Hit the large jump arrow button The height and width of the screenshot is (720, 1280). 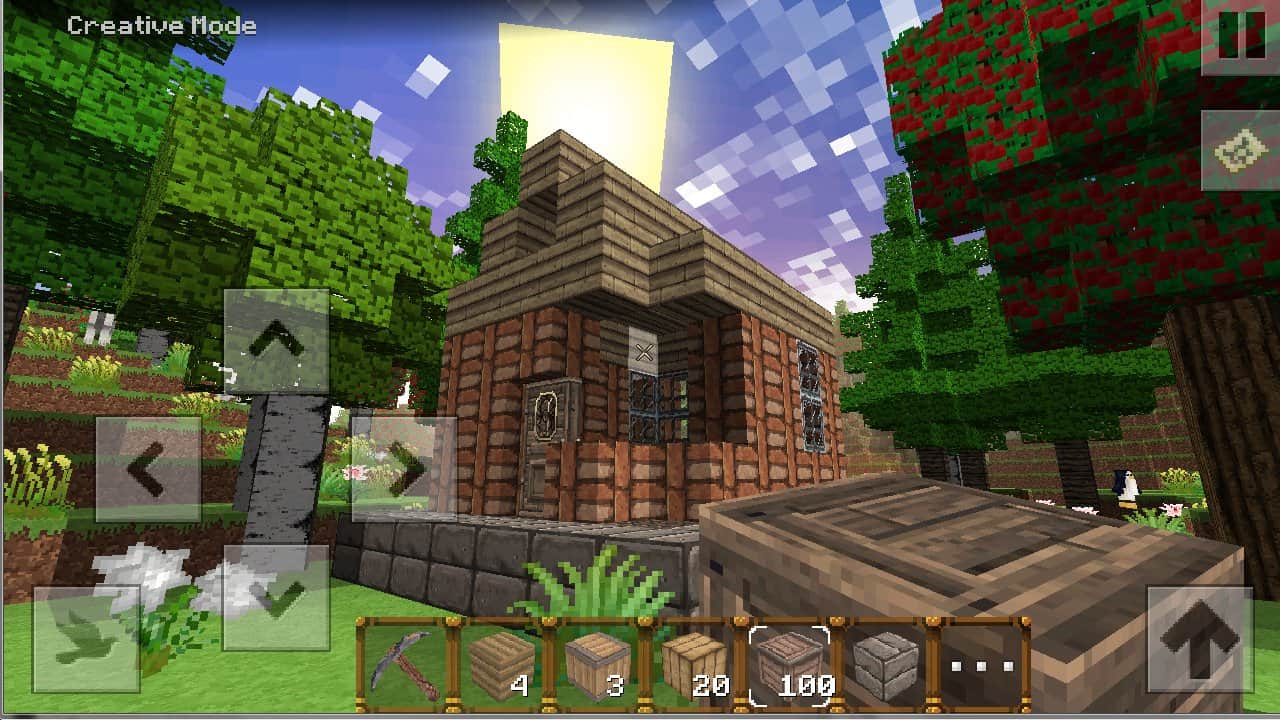point(1199,640)
